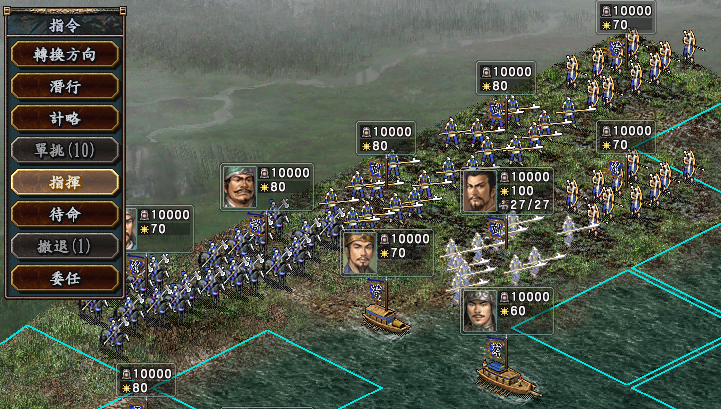Image resolution: width=721 pixels, height=409 pixels.
Task: Click the greyed 單挑(10) duel entry
Action: 64,150
